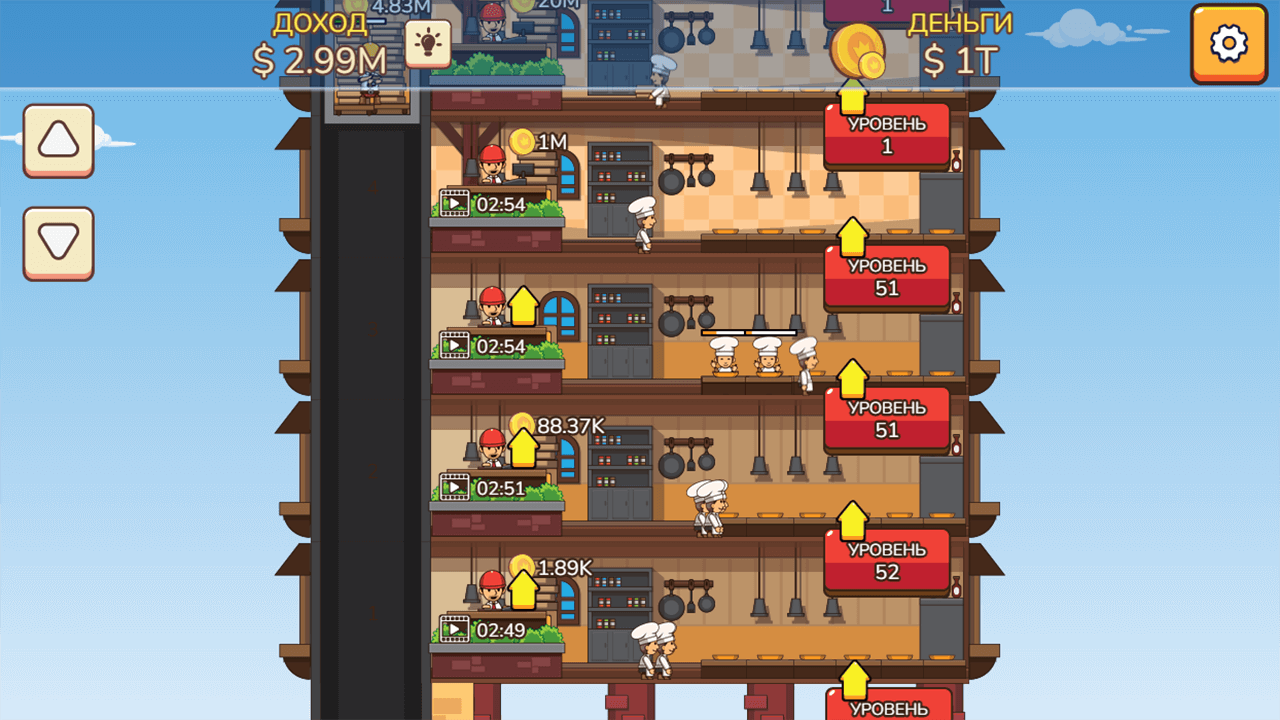The width and height of the screenshot is (1280, 720).
Task: Click the cooking progress bar above the chefs
Action: pos(748,331)
